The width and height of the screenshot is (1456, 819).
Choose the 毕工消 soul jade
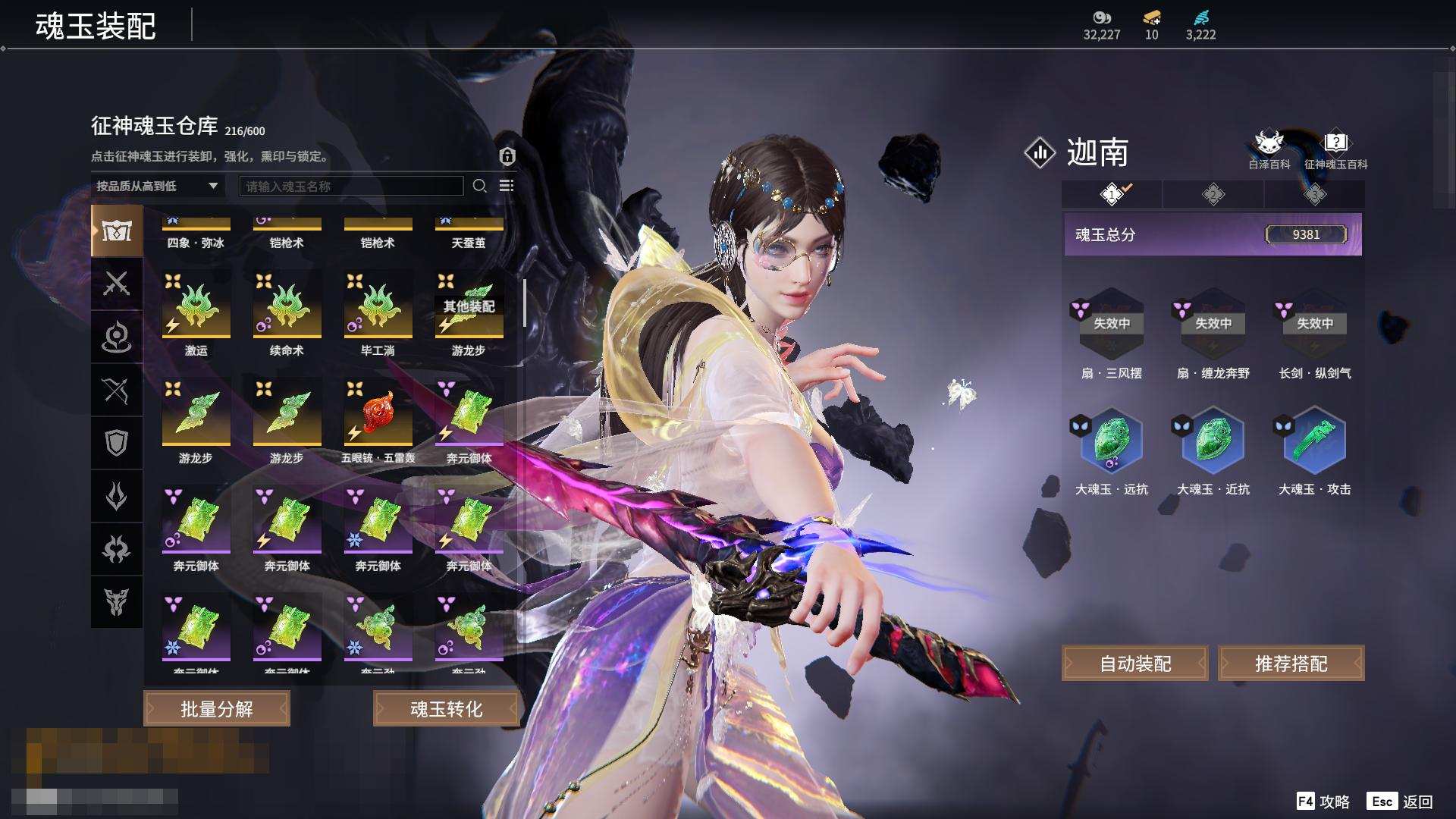378,306
